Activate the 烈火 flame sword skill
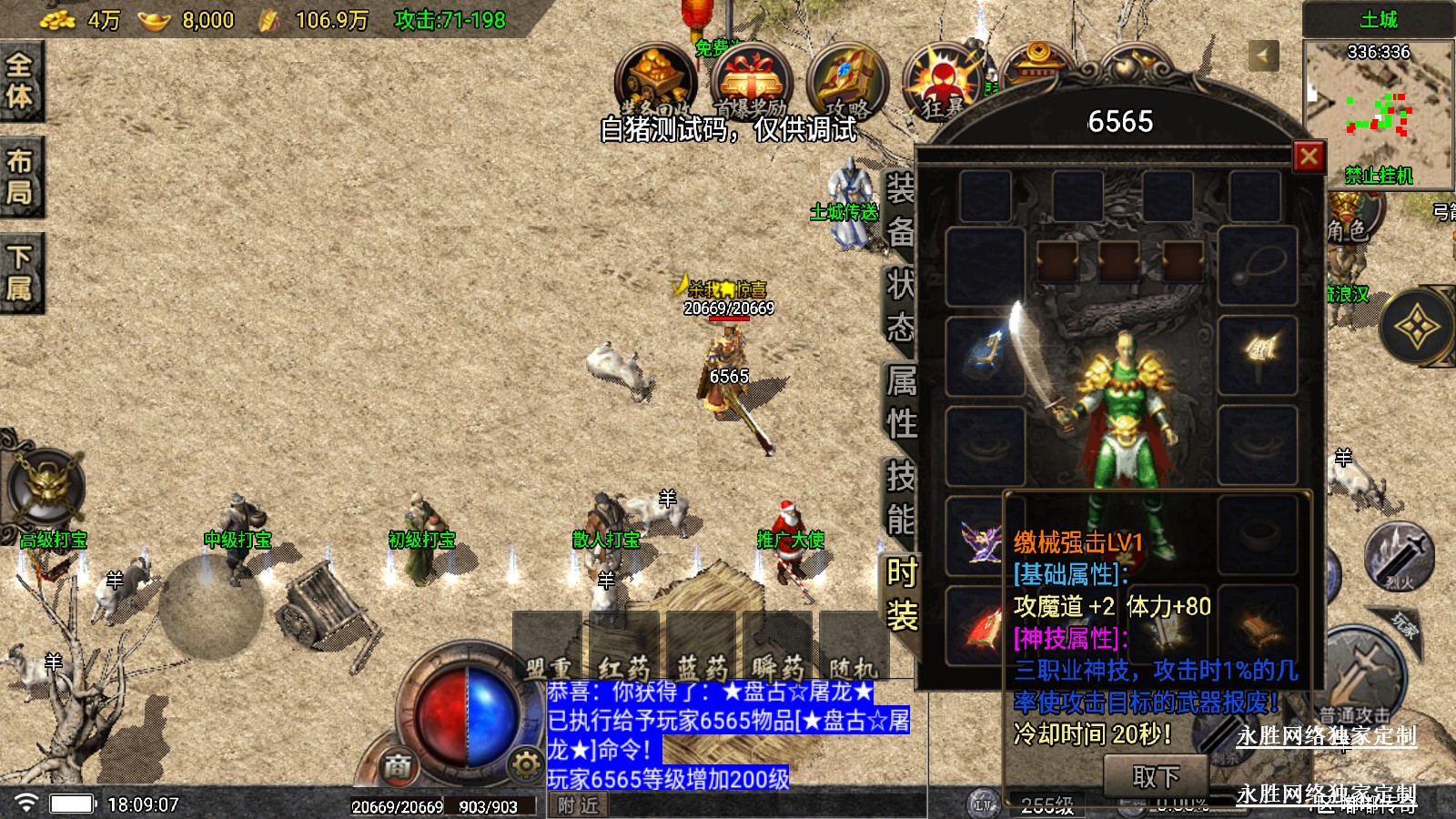The image size is (1456, 819). 1399,555
